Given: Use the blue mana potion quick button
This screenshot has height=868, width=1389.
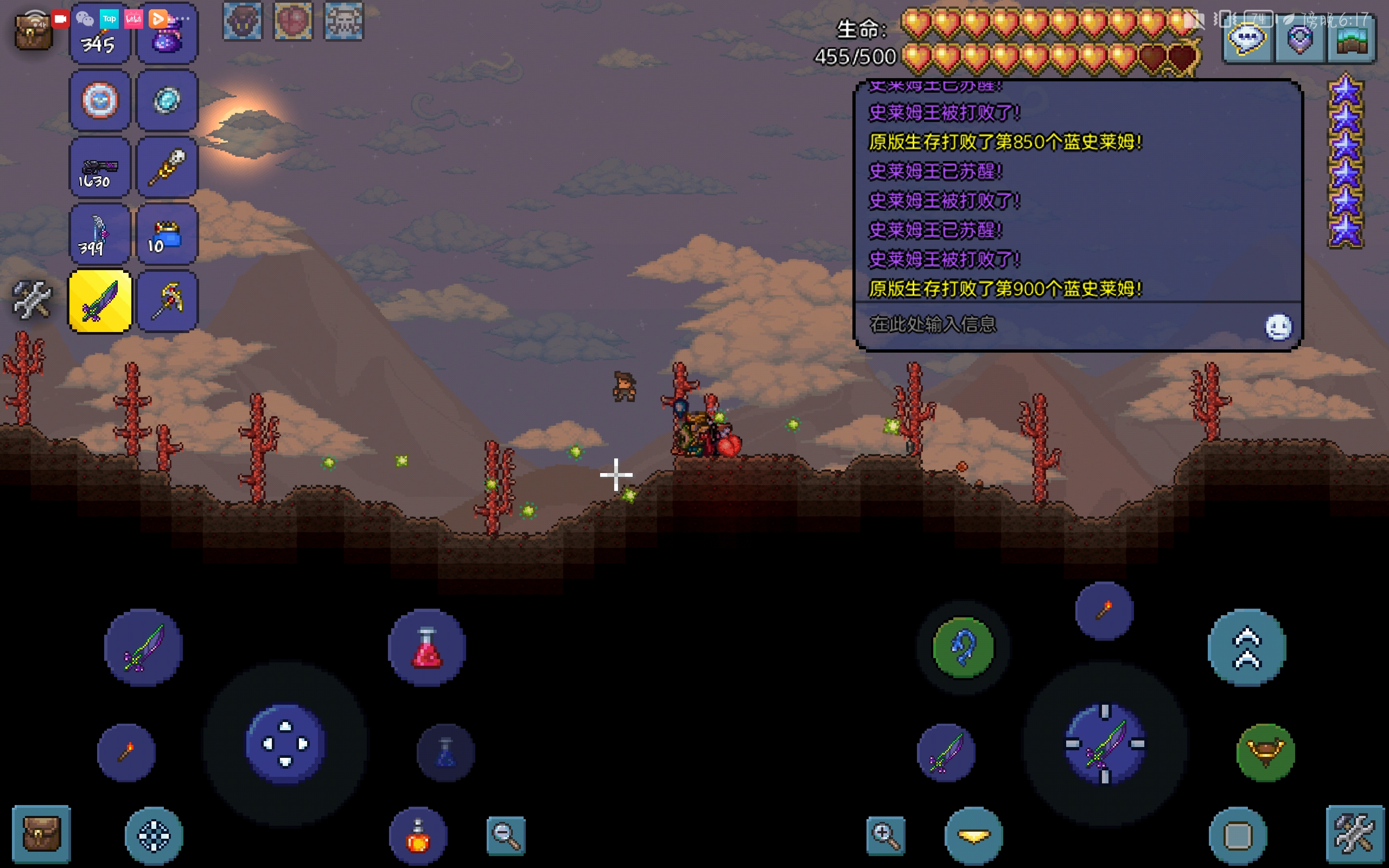Looking at the screenshot, I should 446,752.
